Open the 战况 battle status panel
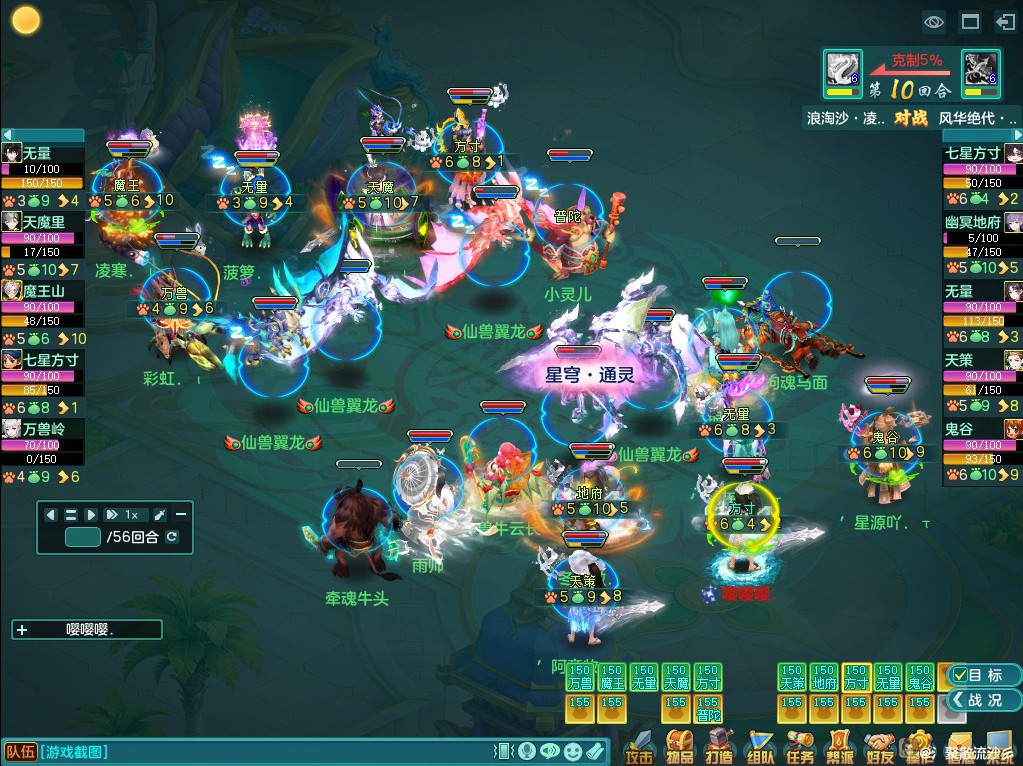This screenshot has width=1023, height=766. click(x=977, y=700)
